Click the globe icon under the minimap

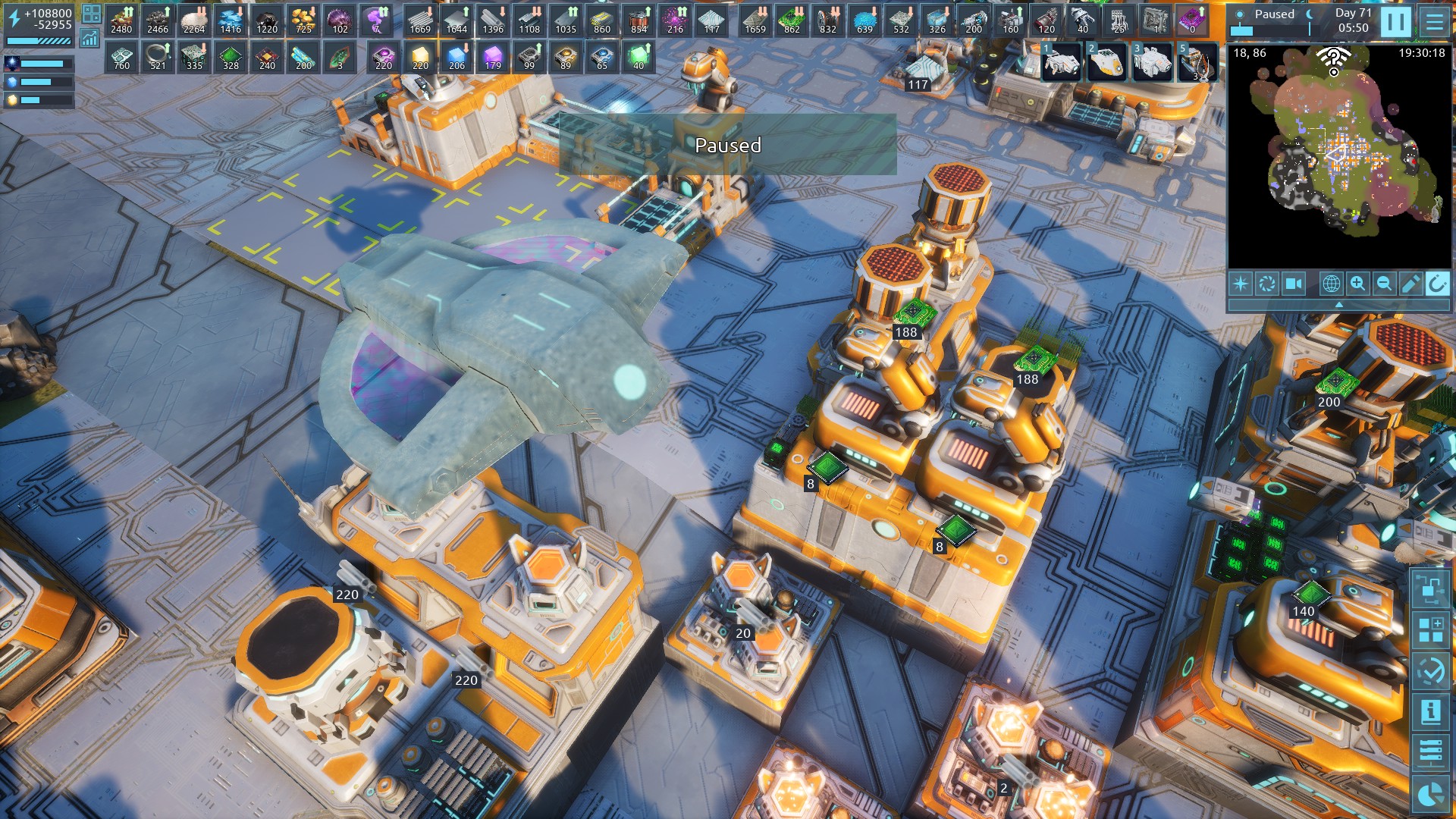pos(1331,284)
